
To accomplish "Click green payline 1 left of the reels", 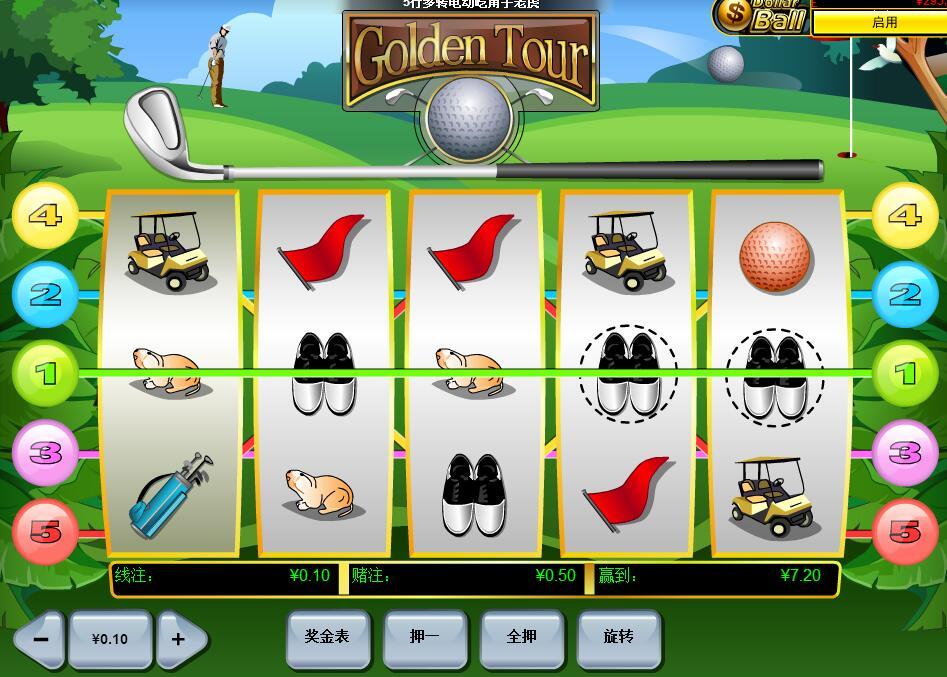I will point(45,374).
